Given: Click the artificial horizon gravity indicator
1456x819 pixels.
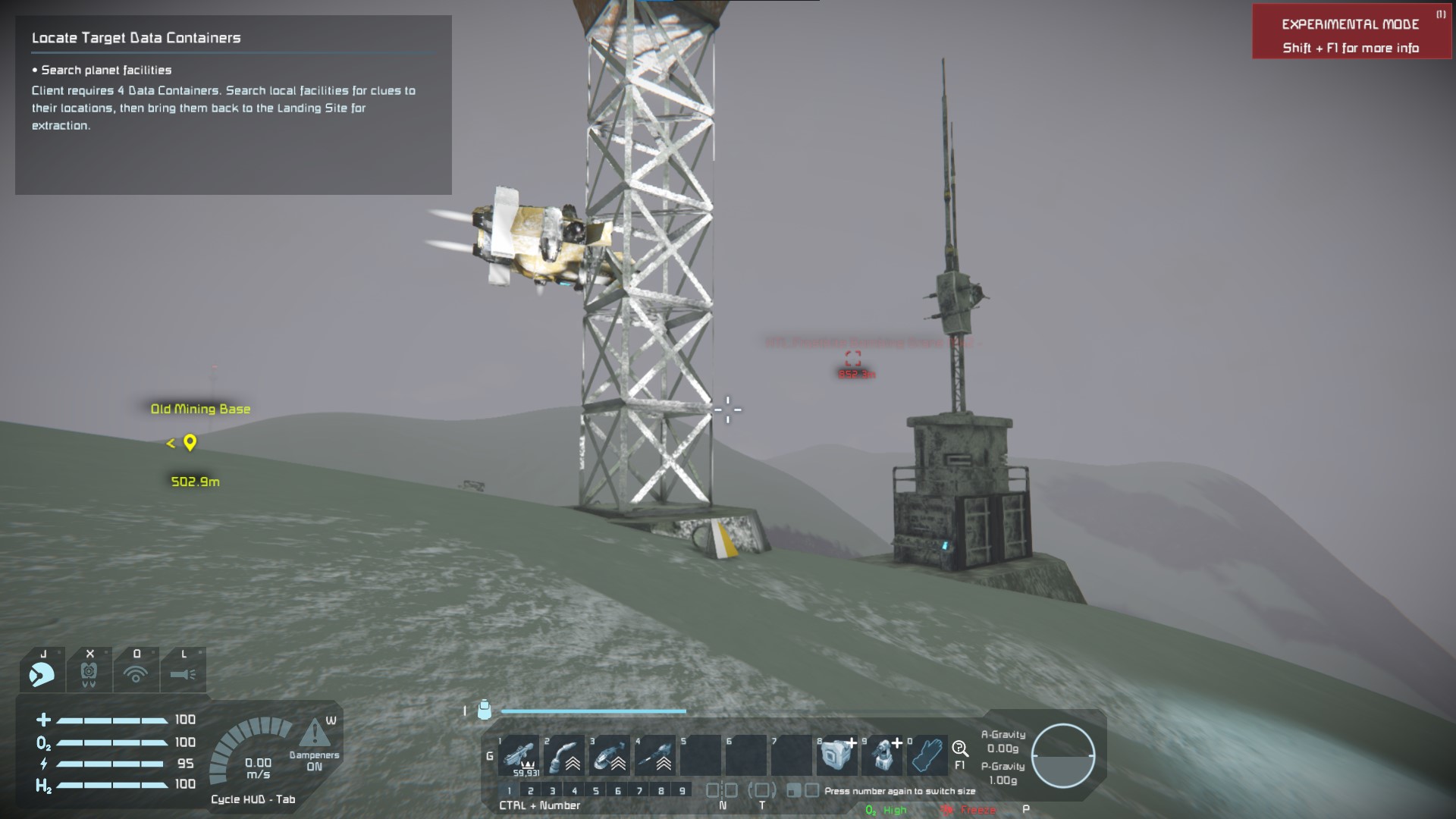Looking at the screenshot, I should 1063,755.
